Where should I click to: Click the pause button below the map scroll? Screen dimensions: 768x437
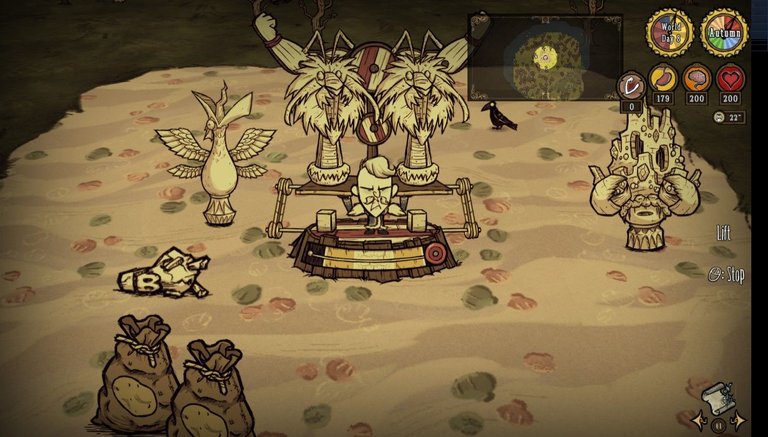click(x=718, y=425)
